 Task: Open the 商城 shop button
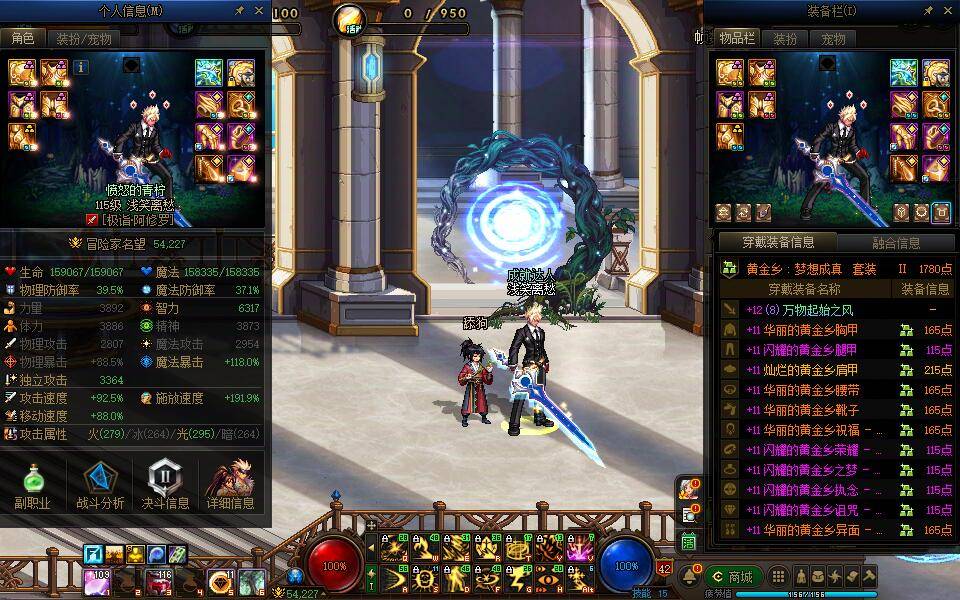pos(731,577)
